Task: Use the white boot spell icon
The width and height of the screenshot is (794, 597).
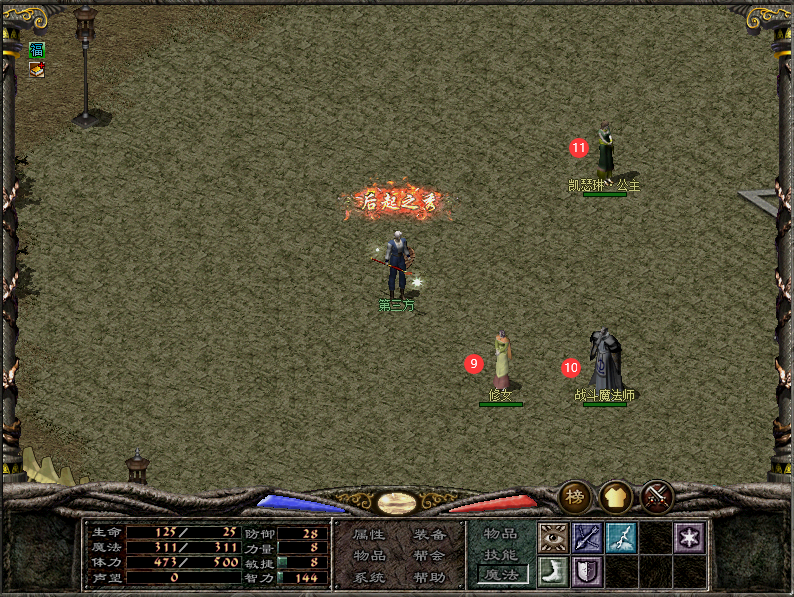Action: point(554,572)
